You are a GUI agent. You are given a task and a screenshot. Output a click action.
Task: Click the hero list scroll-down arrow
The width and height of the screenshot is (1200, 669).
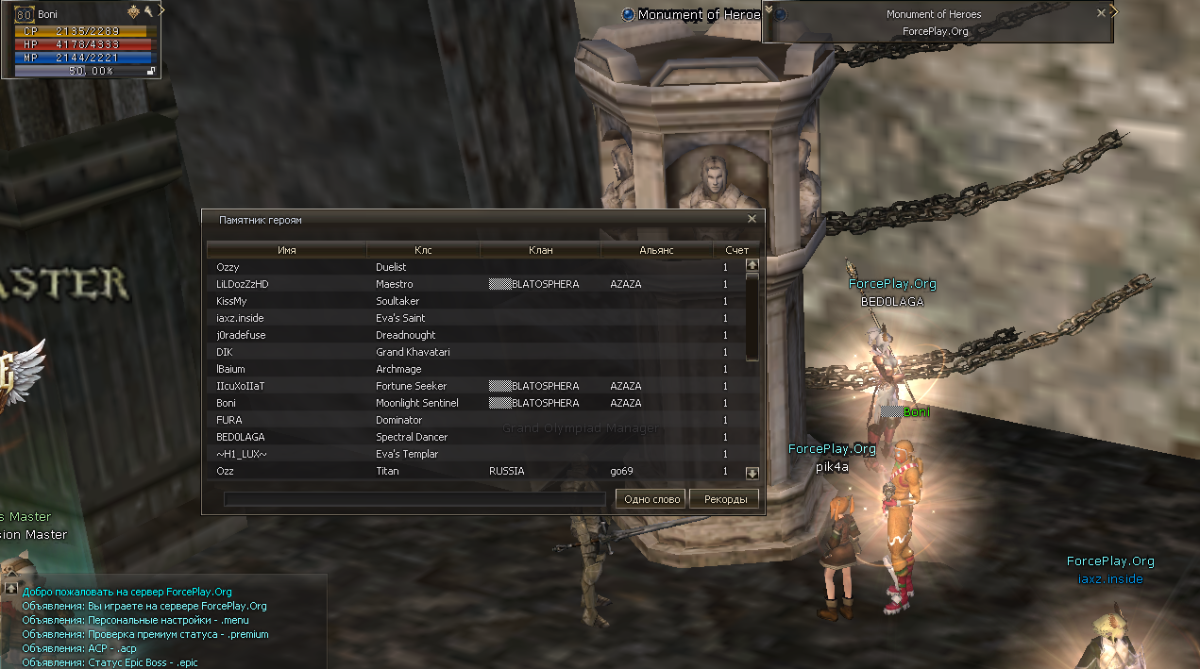tap(752, 473)
